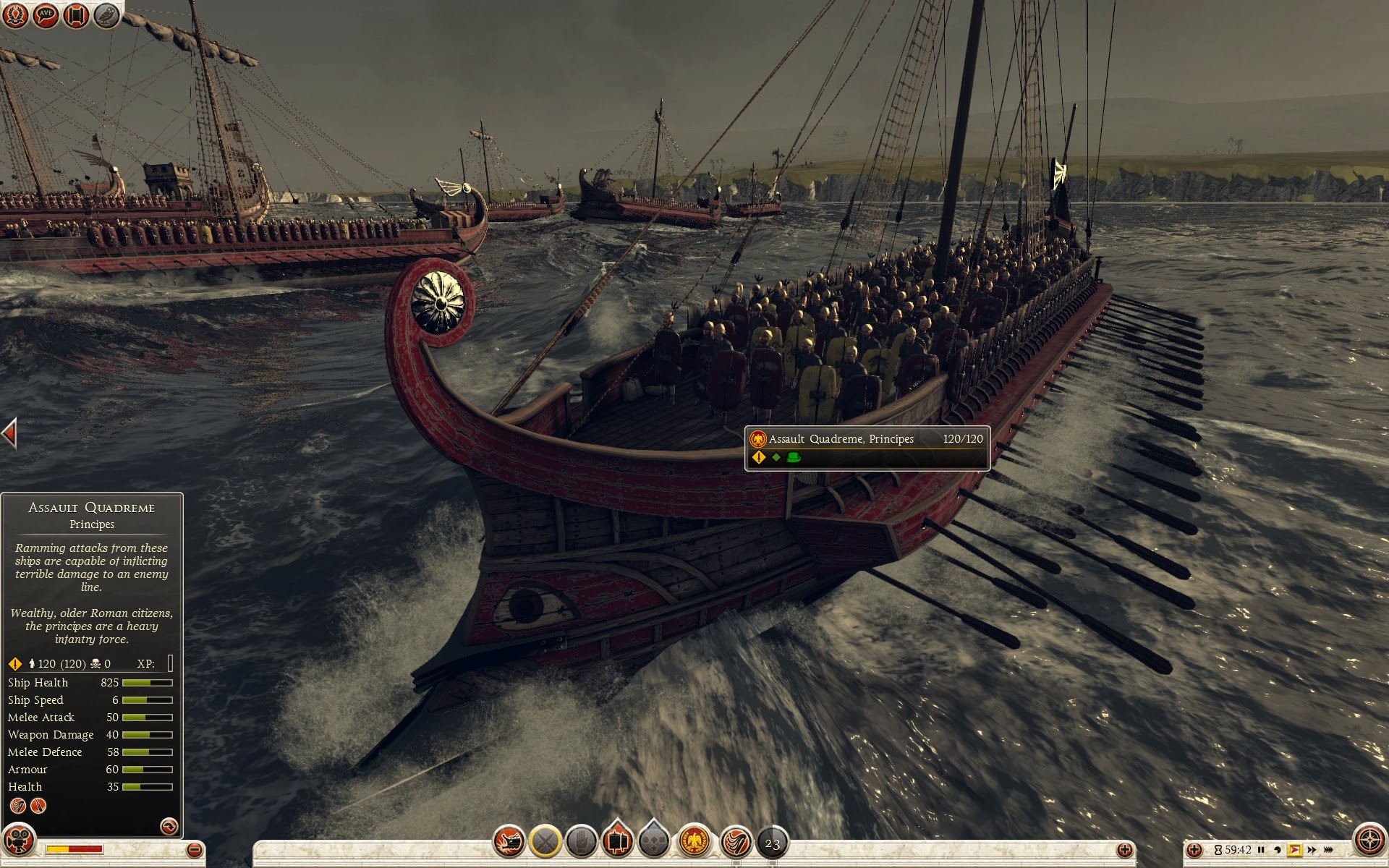Click the scroll icon in the top bar

pos(76,15)
